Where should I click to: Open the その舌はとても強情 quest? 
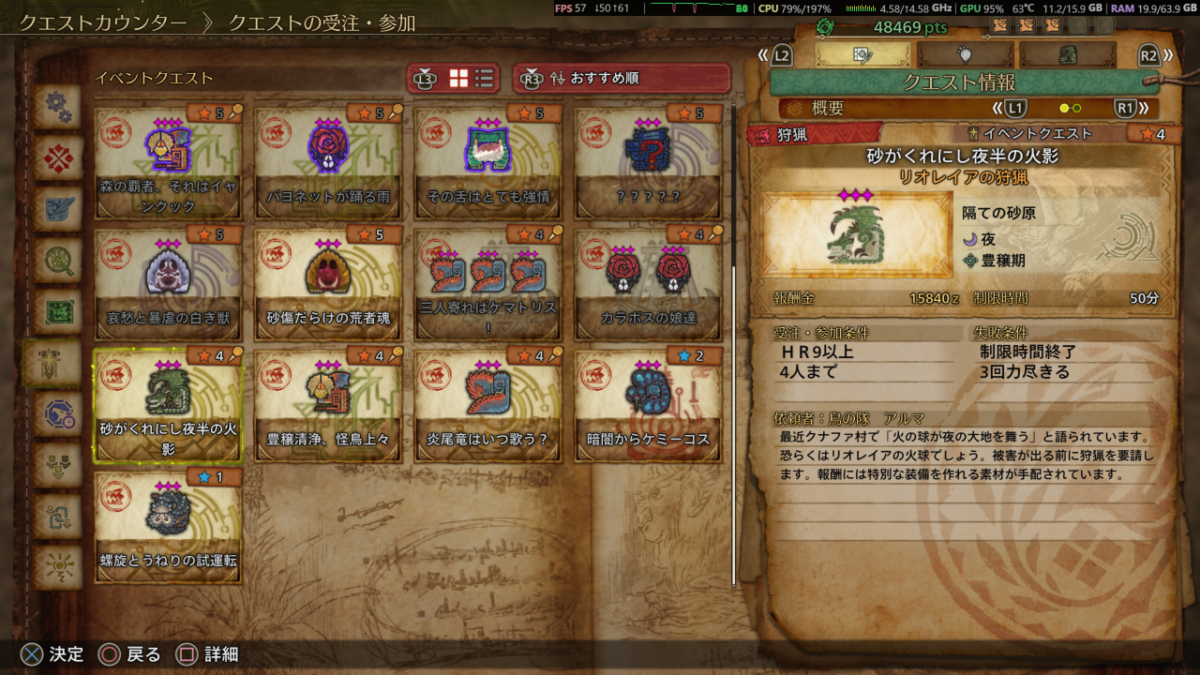pos(488,161)
